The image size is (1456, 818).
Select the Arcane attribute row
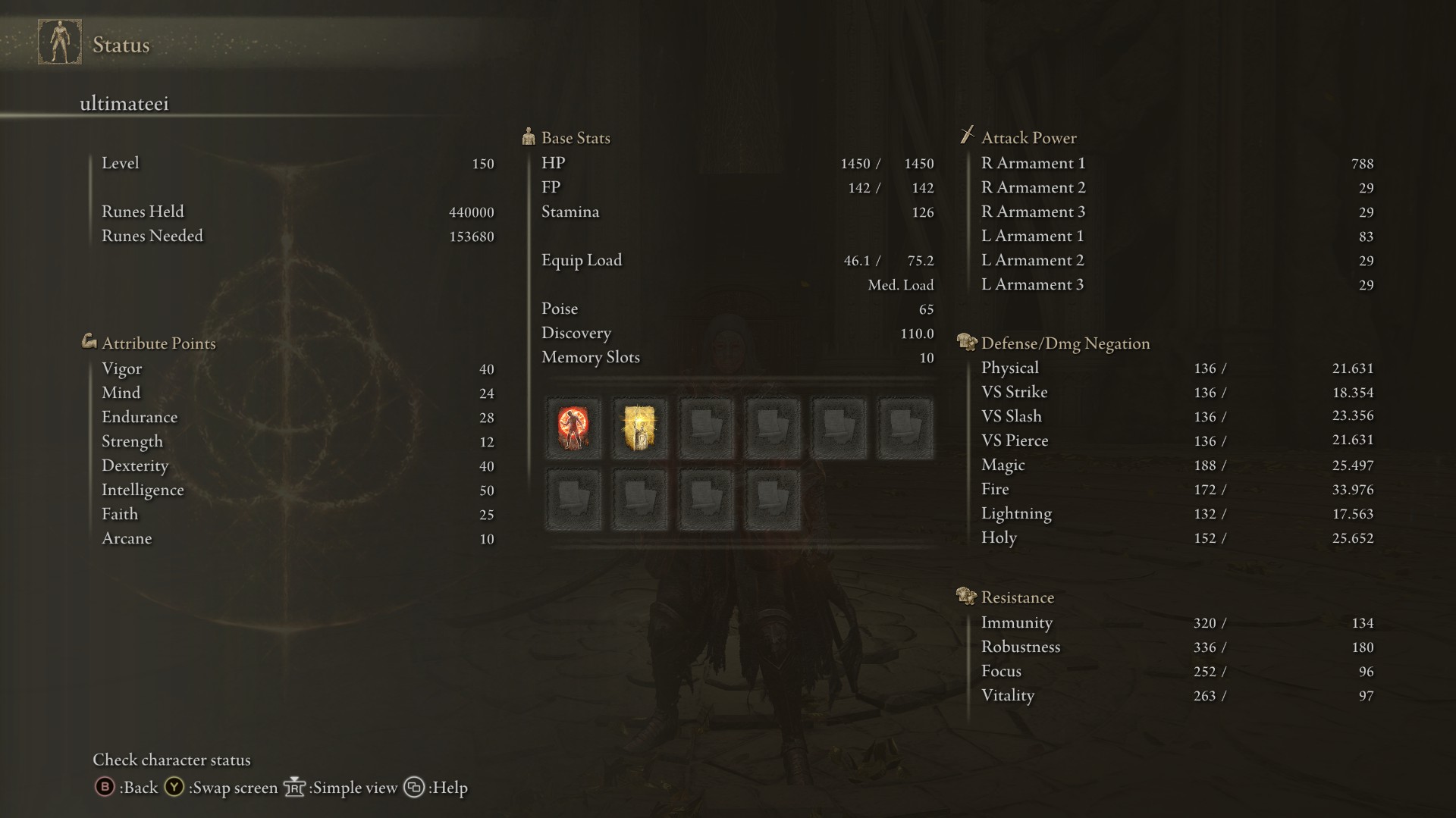pyautogui.click(x=296, y=539)
